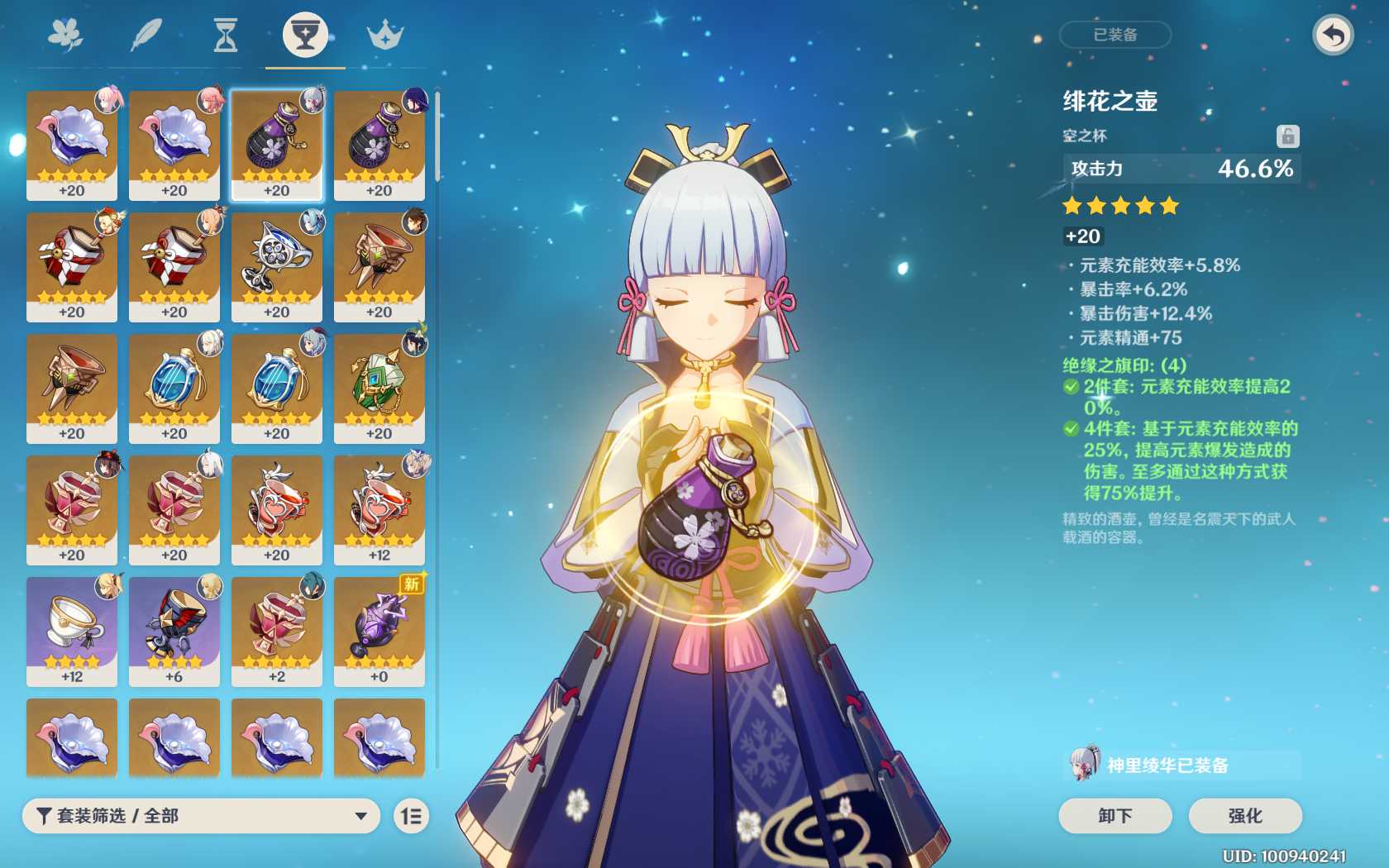Open the feather artifact tab

pos(146,36)
